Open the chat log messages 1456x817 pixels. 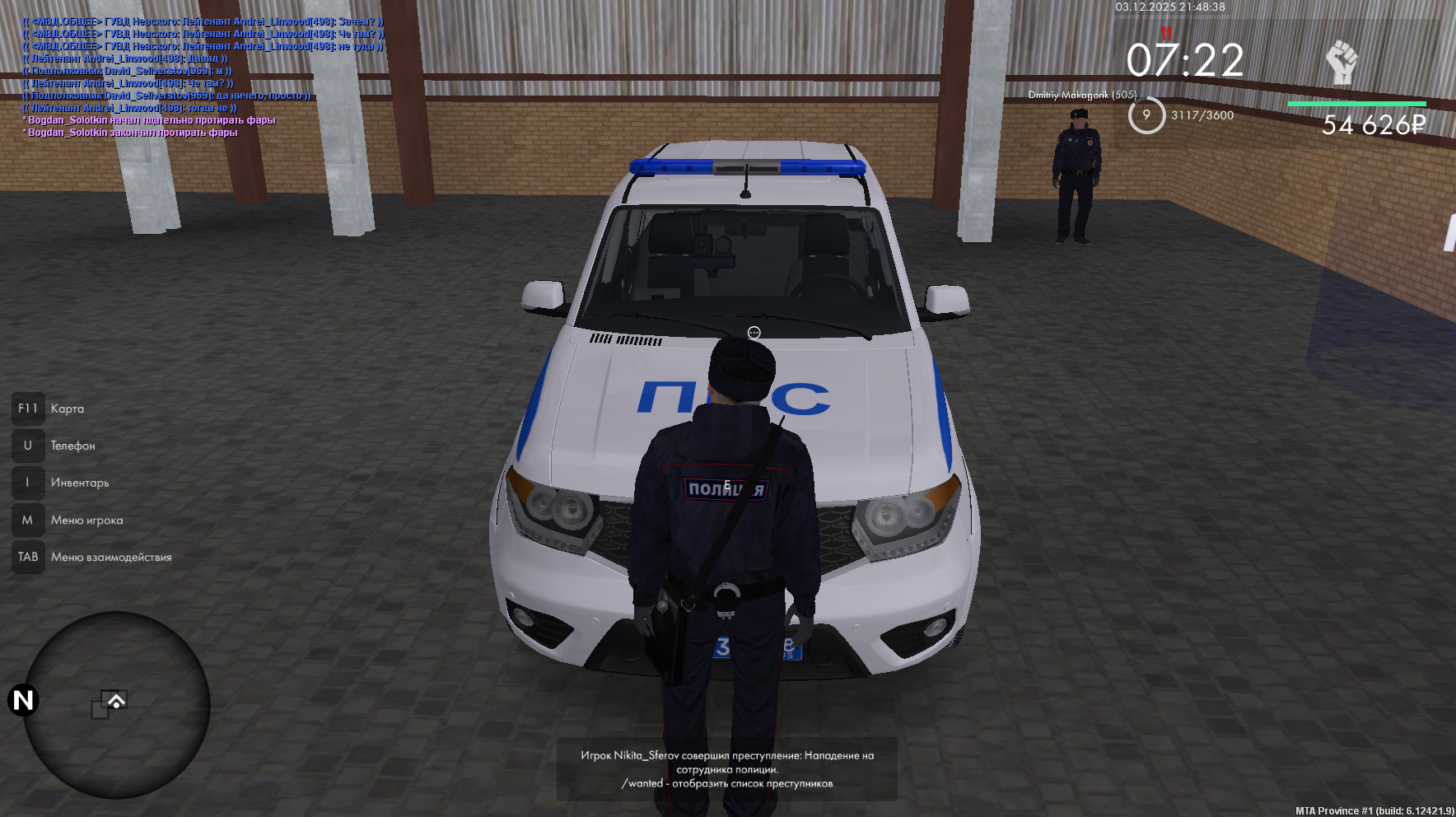pyautogui.click(x=203, y=77)
